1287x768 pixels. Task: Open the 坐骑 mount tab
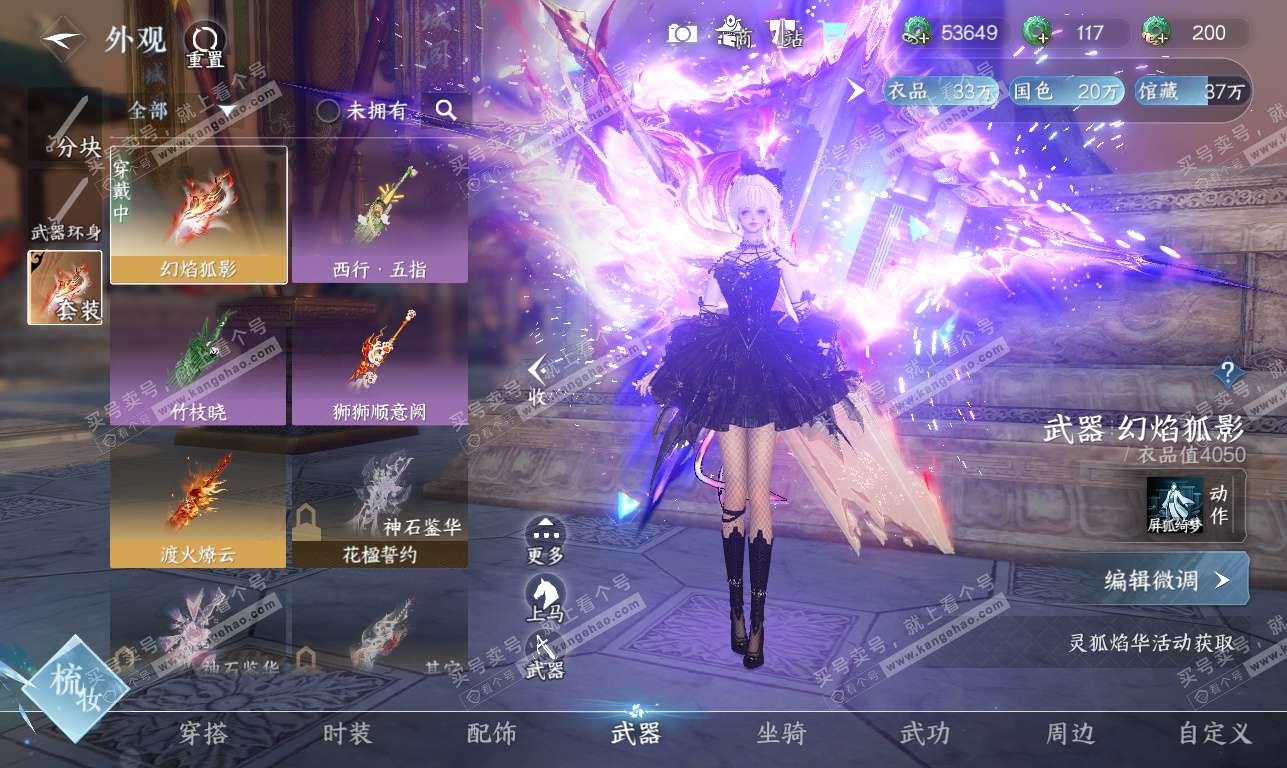[781, 734]
